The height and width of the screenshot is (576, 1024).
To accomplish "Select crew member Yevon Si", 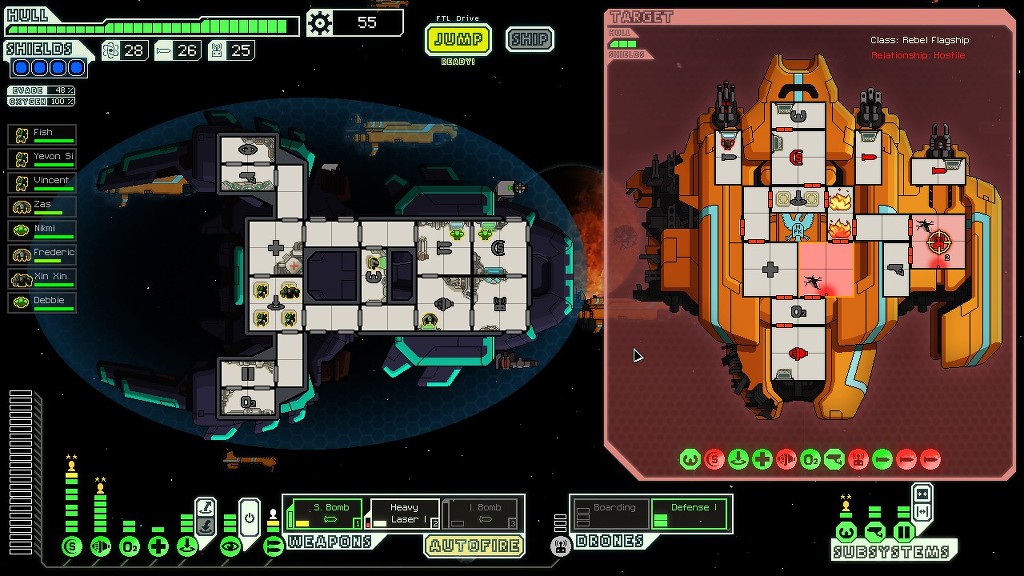I will click(x=43, y=157).
